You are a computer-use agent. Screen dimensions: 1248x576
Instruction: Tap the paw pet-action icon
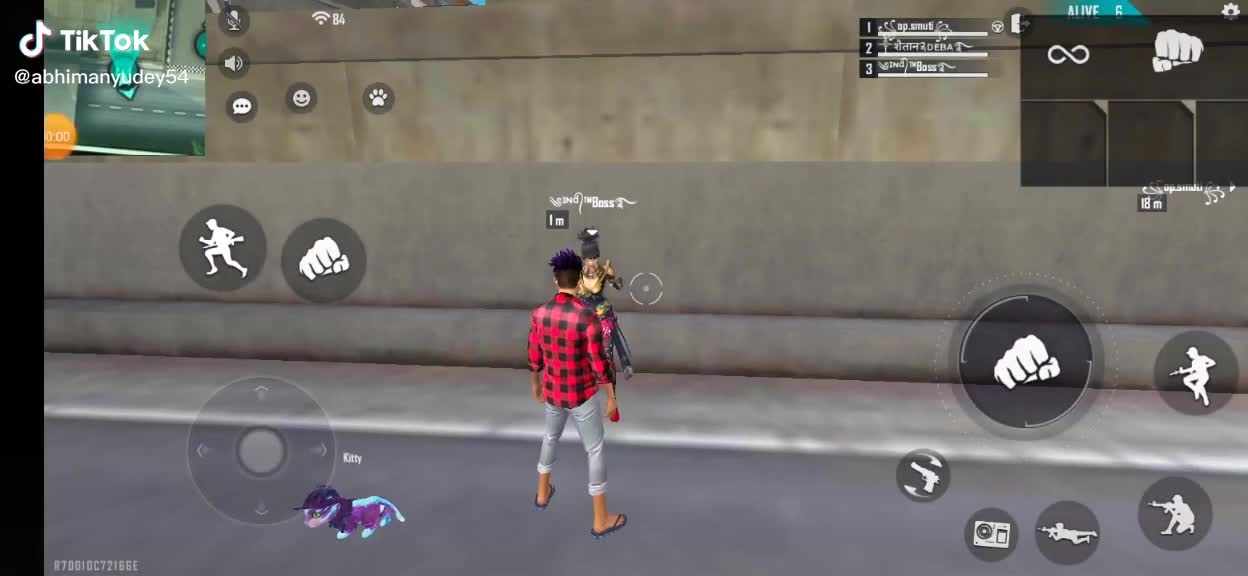click(x=378, y=97)
